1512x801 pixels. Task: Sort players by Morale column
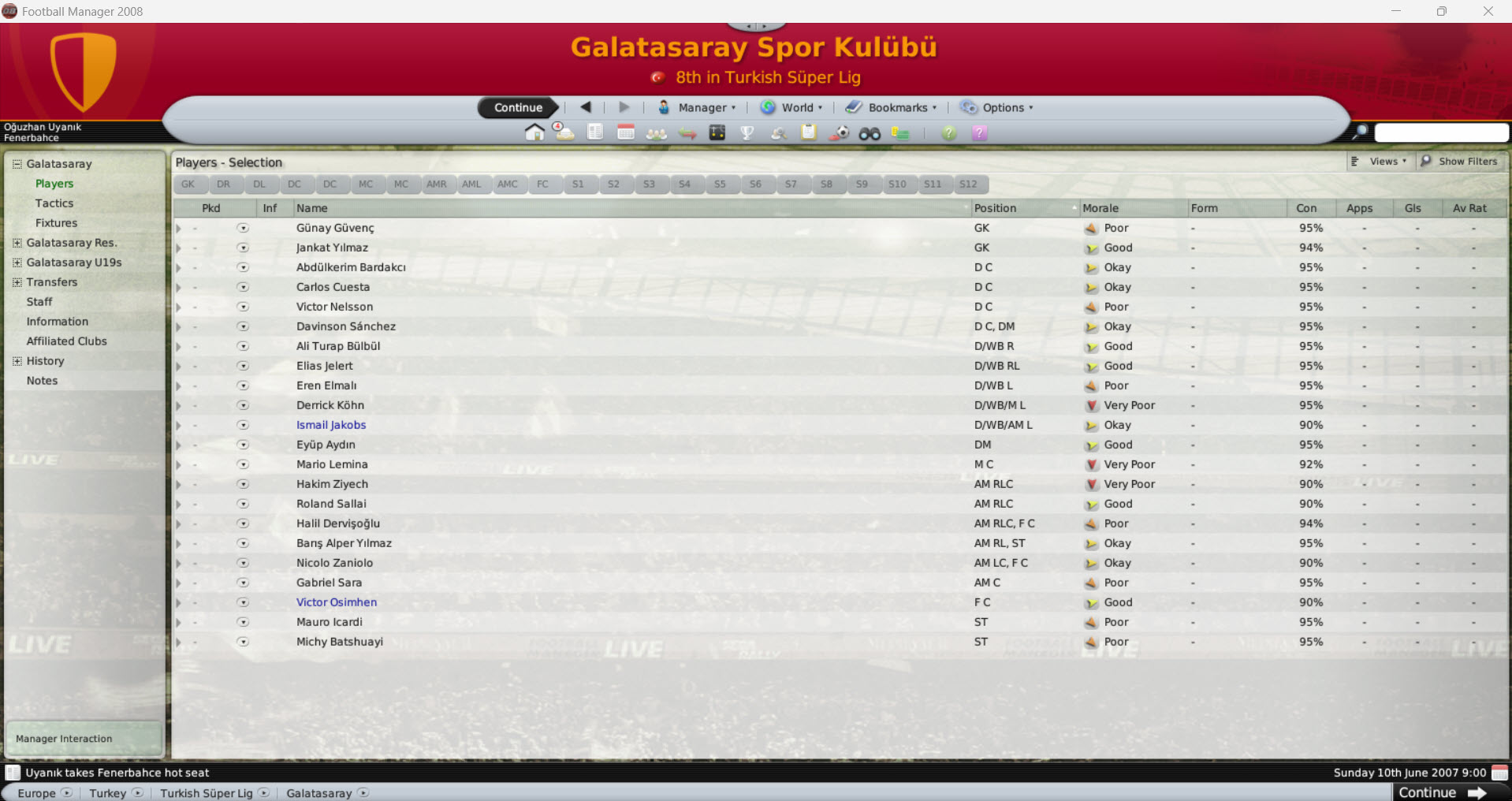1100,208
